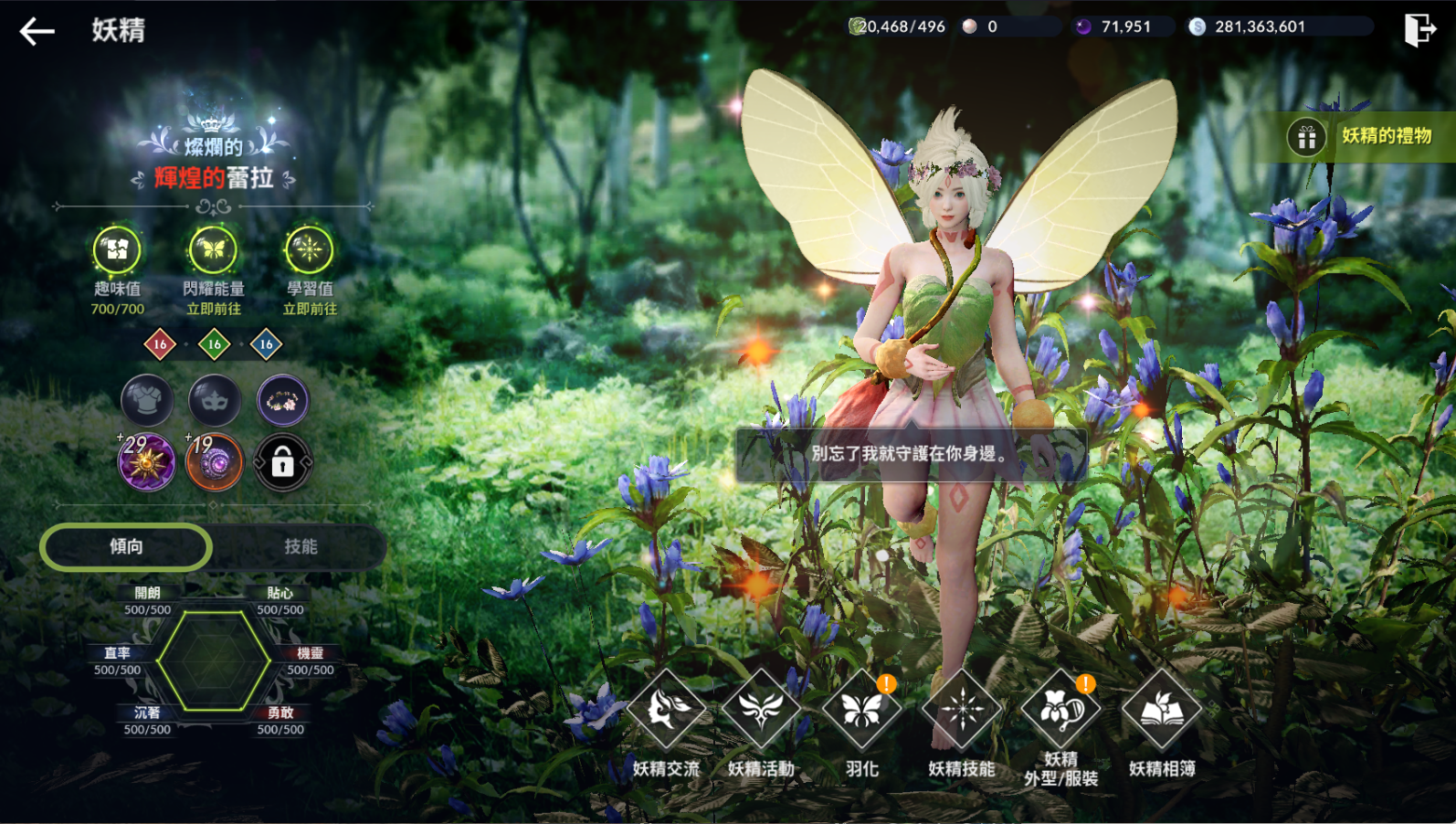This screenshot has width=1456, height=824.
Task: Select the flower wreath slot
Action: coord(282,400)
